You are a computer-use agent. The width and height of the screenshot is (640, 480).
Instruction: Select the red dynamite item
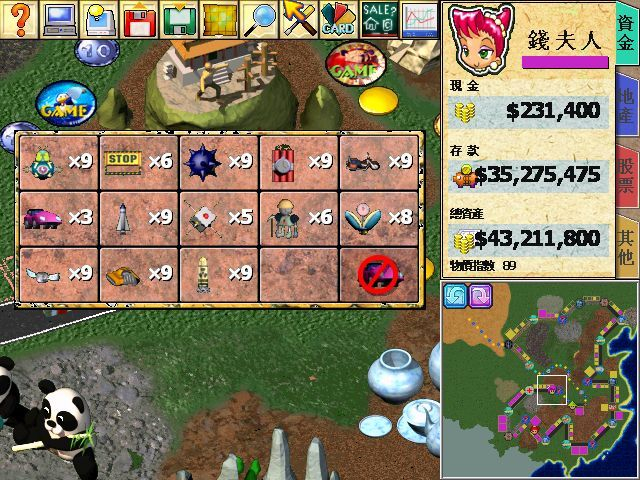284,160
